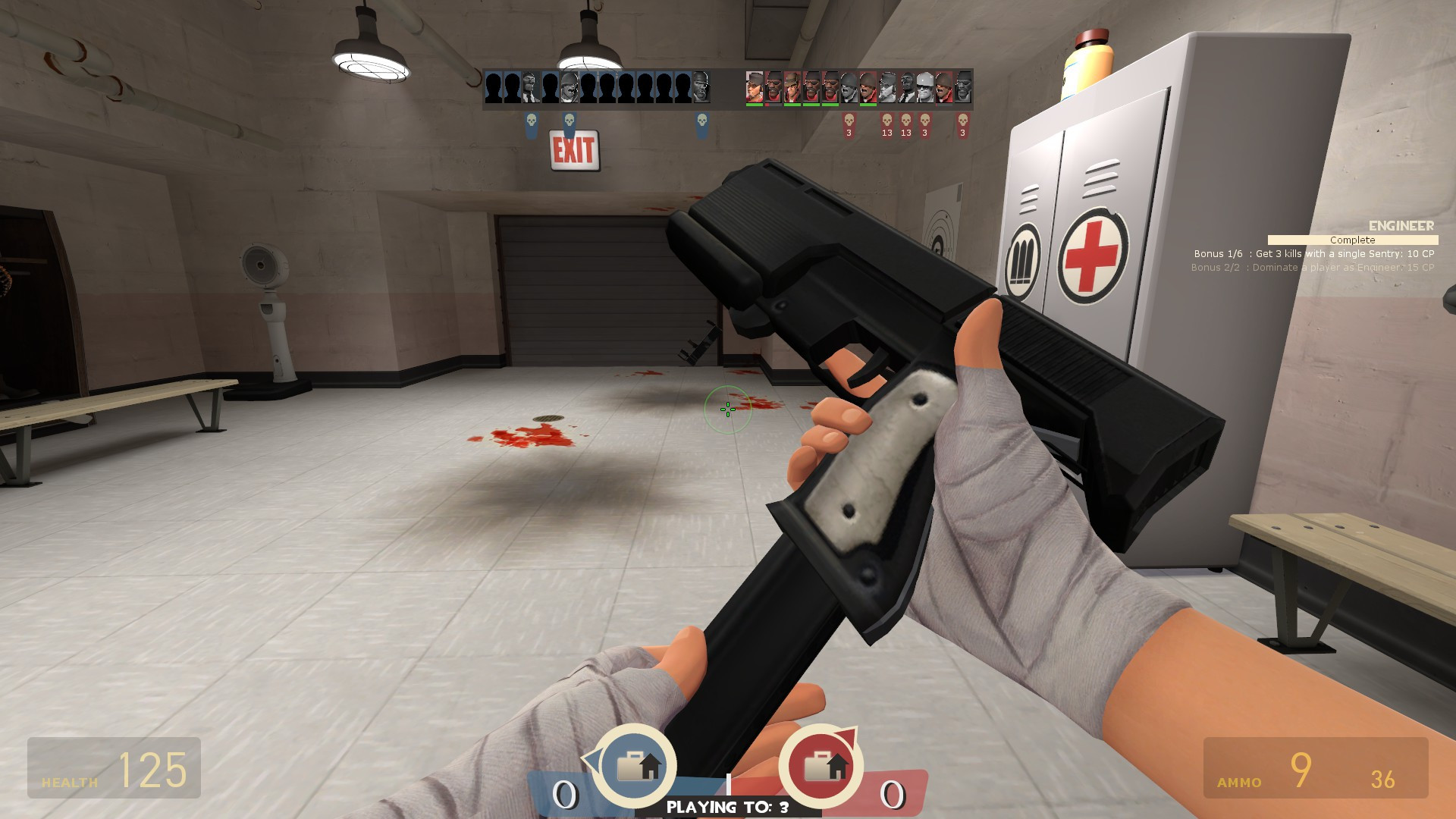Click the Complete contract progress bar
Image resolution: width=1456 pixels, height=819 pixels.
(1352, 240)
